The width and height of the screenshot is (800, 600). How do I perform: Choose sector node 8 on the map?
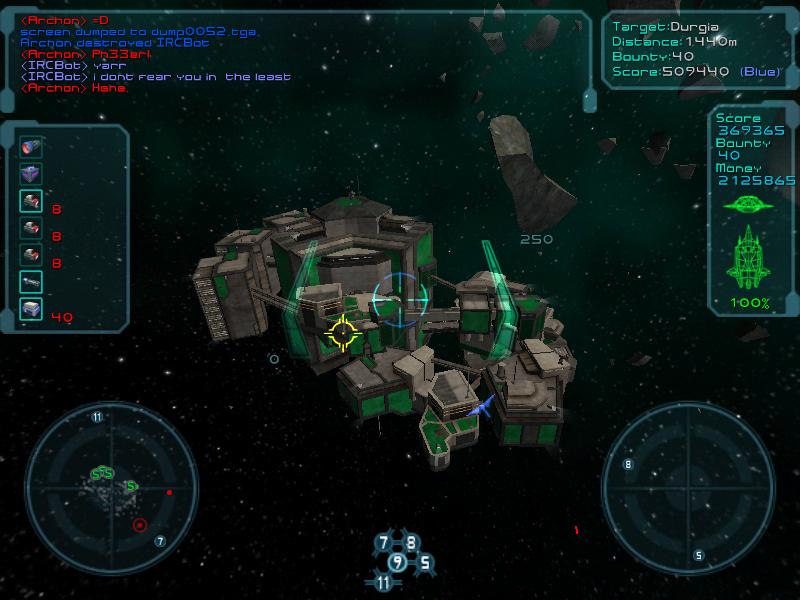(410, 543)
